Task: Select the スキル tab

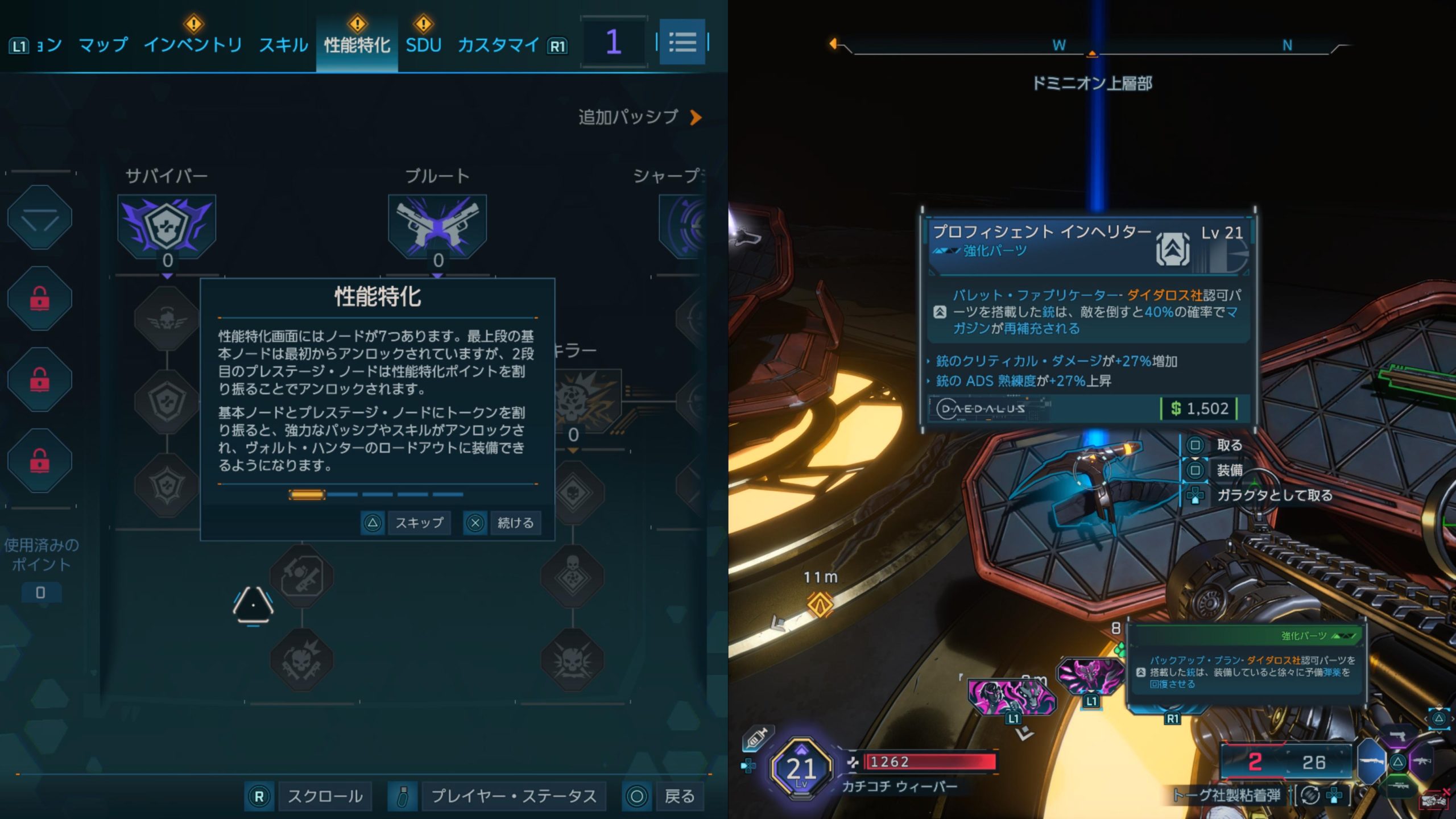Action: click(x=283, y=45)
